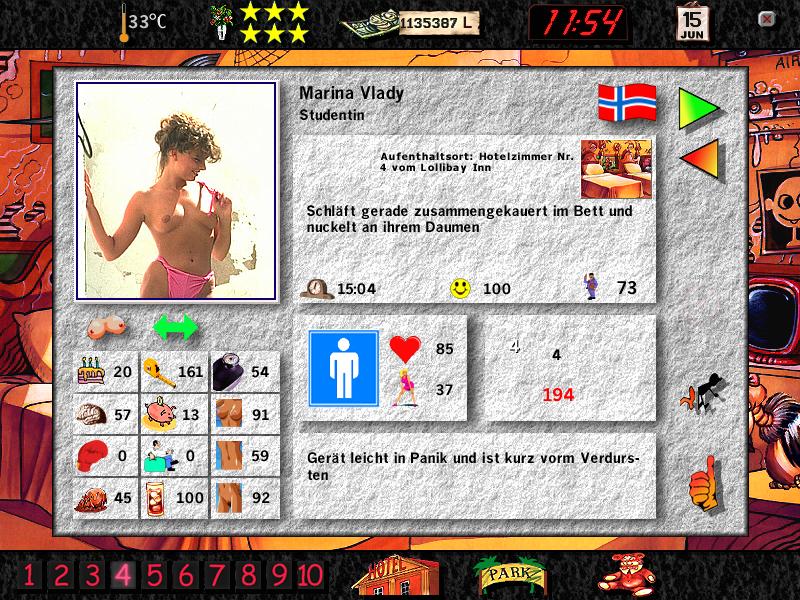Click the red teddy bear icon
The image size is (800, 600).
point(627,573)
